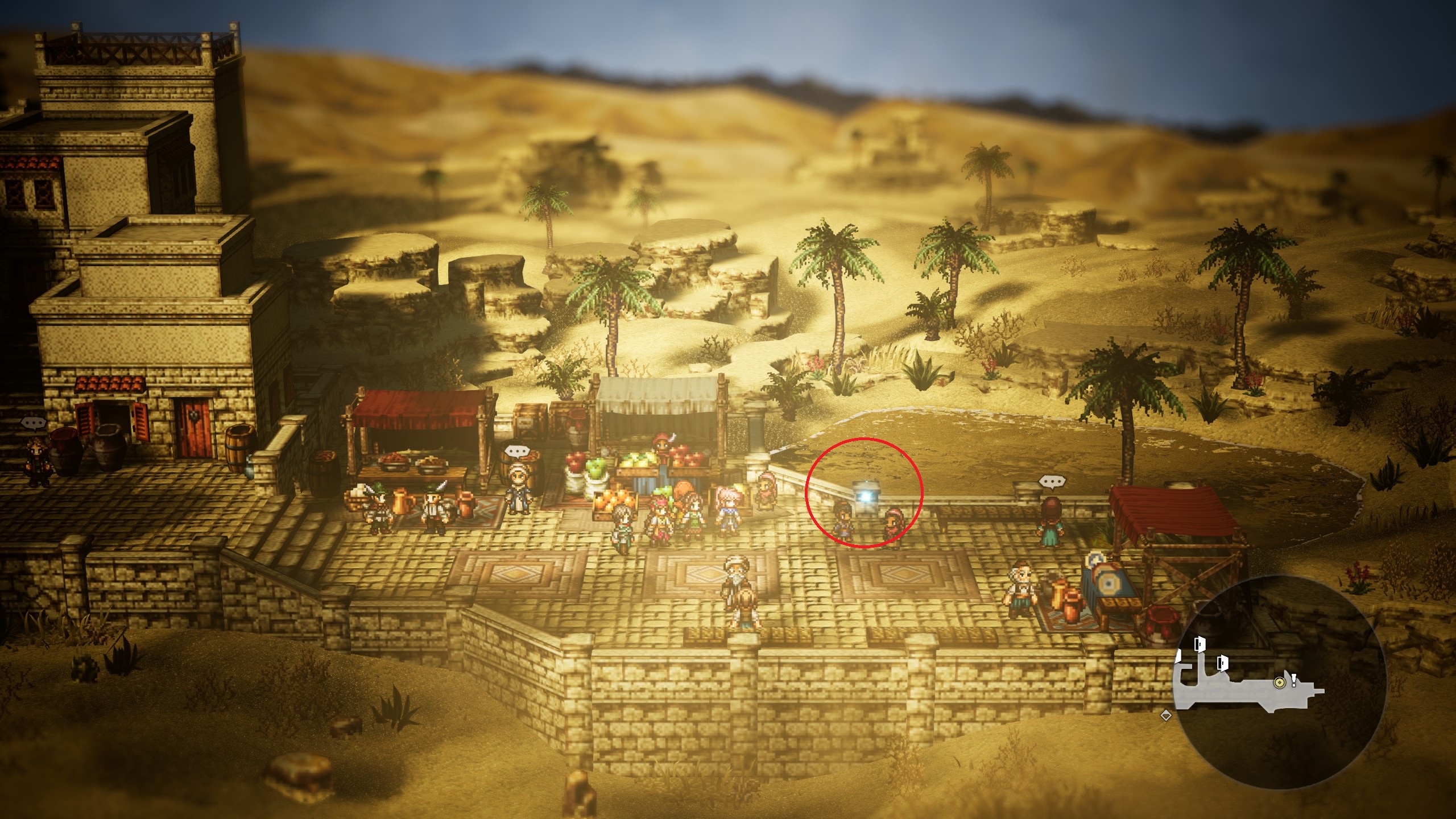
Task: Click the diamond icon beside the minimap
Action: [x=1165, y=716]
